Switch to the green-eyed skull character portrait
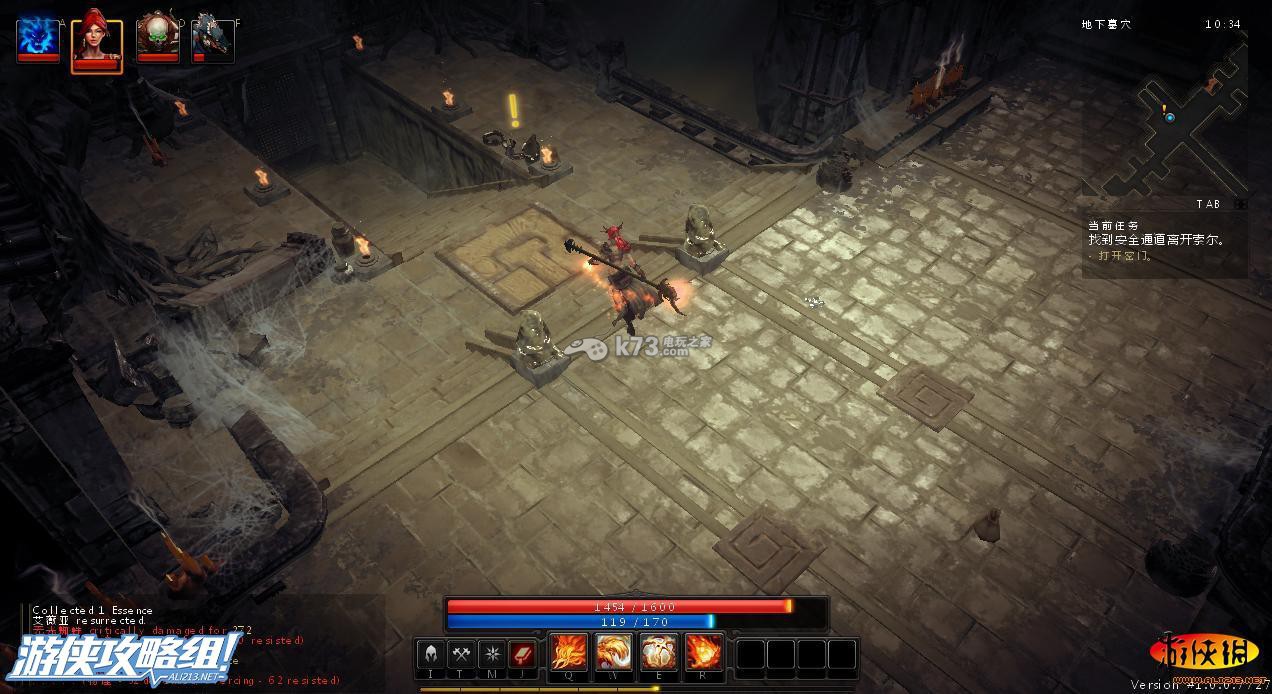 point(156,39)
